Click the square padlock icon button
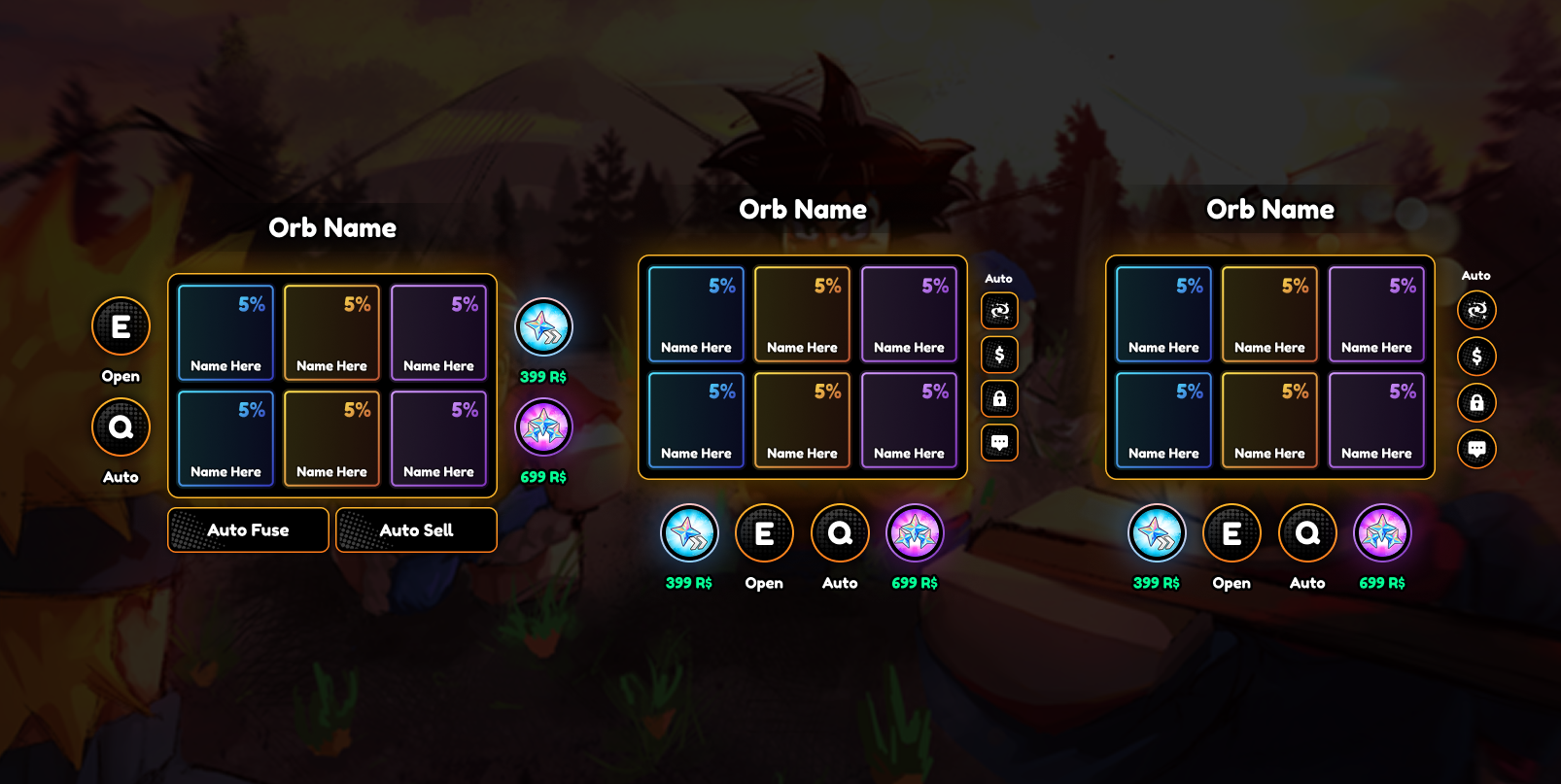This screenshot has height=784, width=1561. coord(999,398)
